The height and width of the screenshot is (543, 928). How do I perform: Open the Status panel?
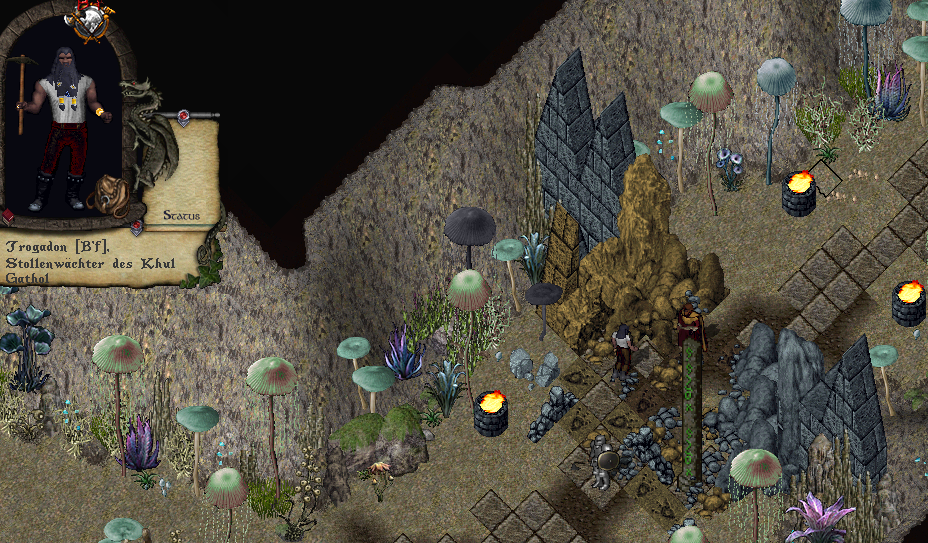point(180,215)
